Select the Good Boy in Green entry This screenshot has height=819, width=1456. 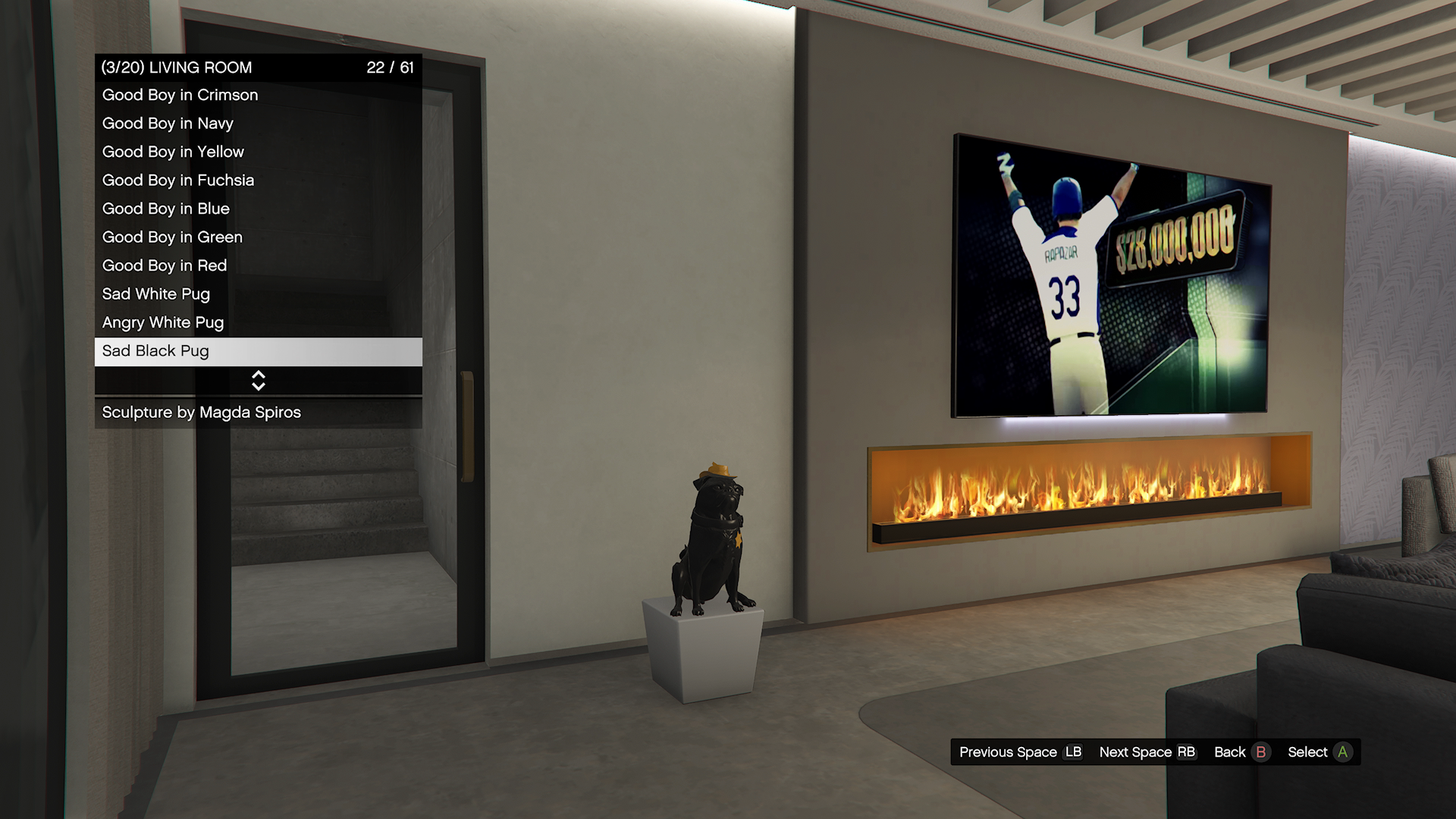pos(172,237)
